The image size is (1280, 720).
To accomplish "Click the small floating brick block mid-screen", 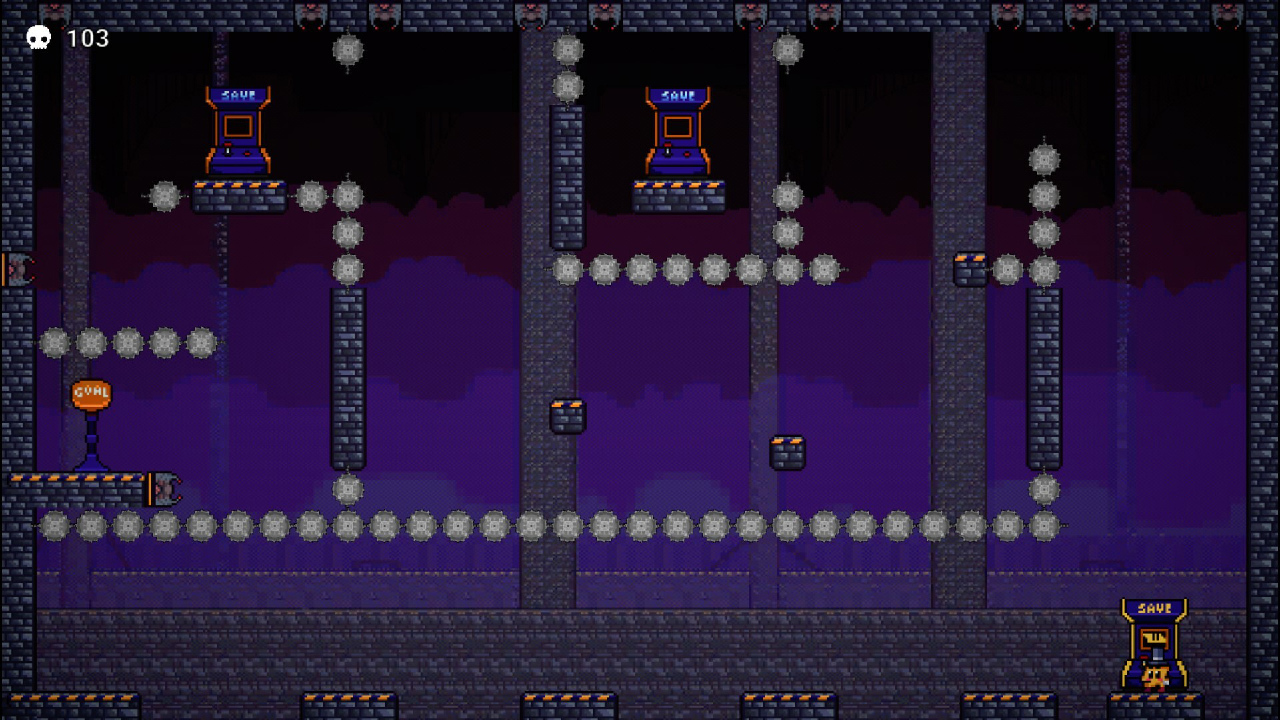I will pos(567,414).
